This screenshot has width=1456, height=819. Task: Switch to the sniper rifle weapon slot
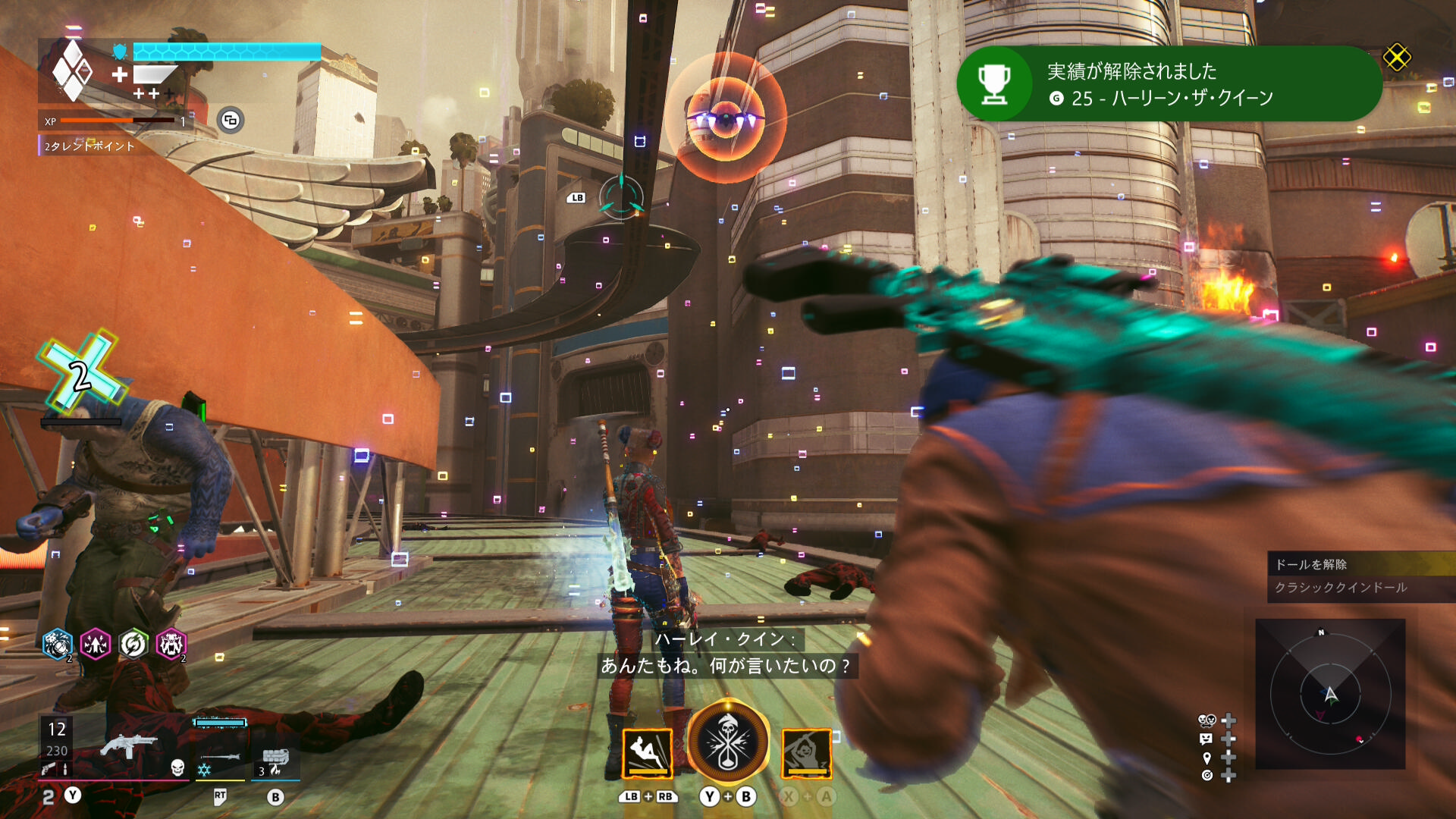pos(220,757)
